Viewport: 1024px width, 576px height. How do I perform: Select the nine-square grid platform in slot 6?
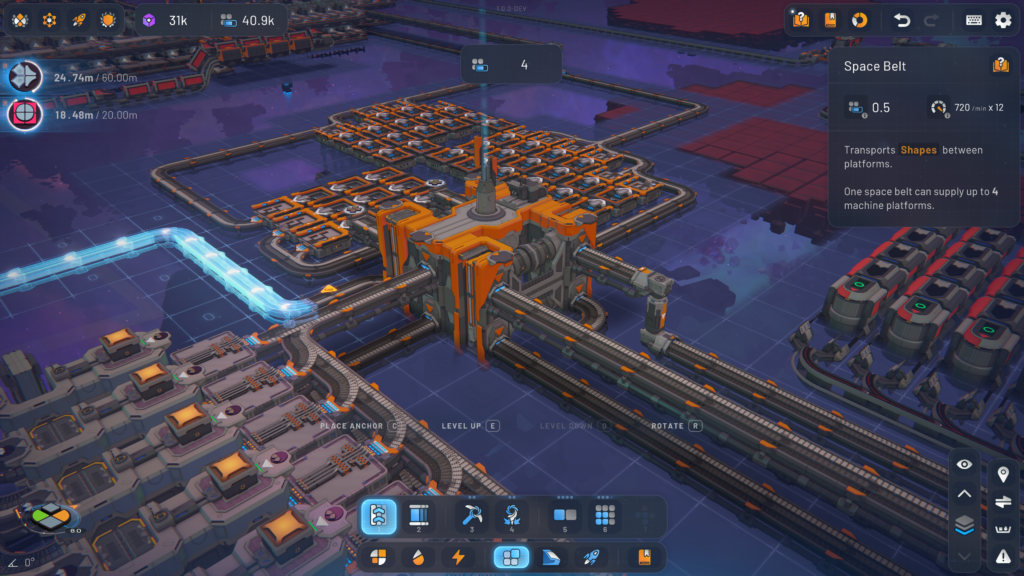click(604, 516)
